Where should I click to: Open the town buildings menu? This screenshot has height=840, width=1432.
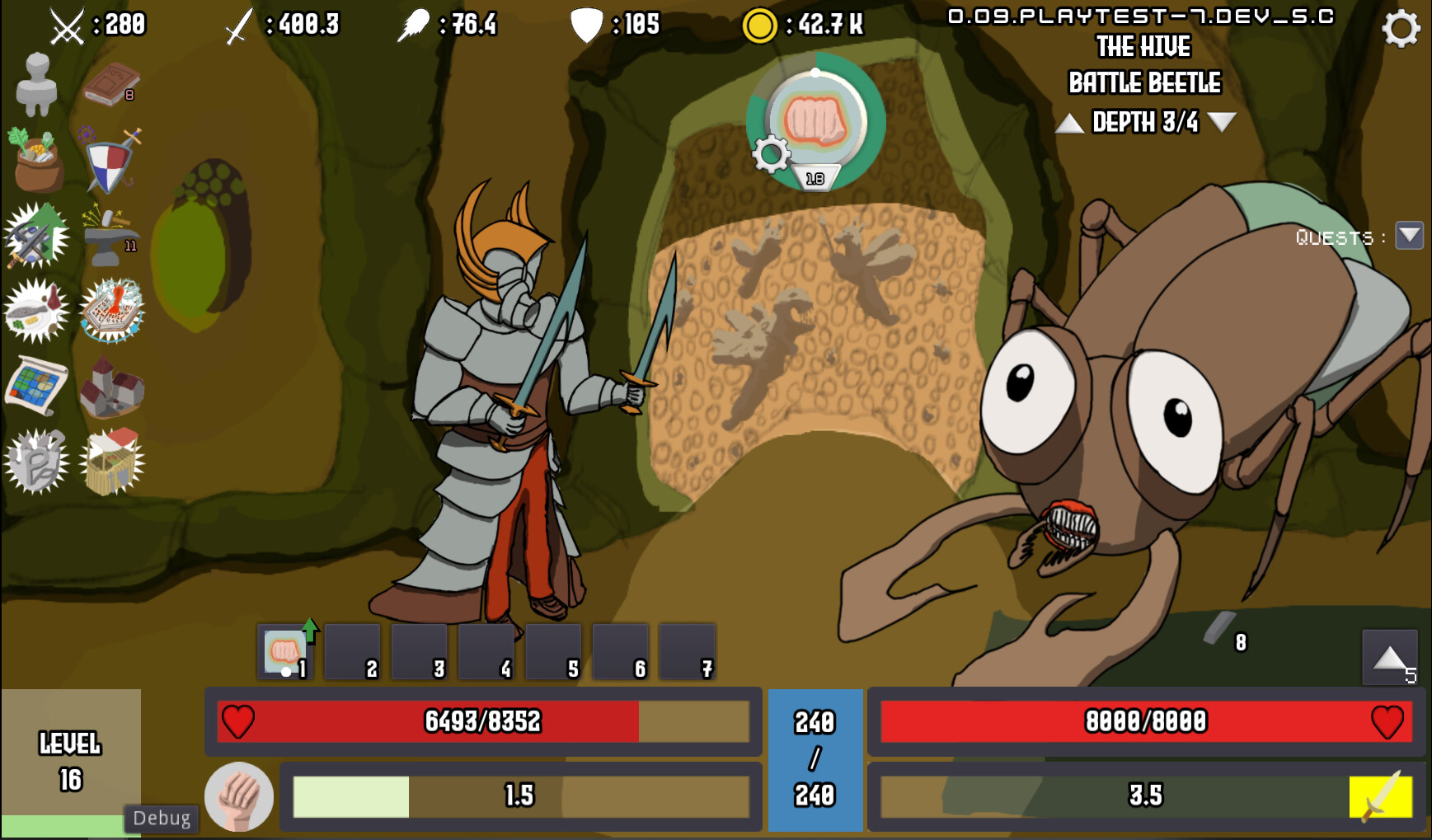coord(111,386)
